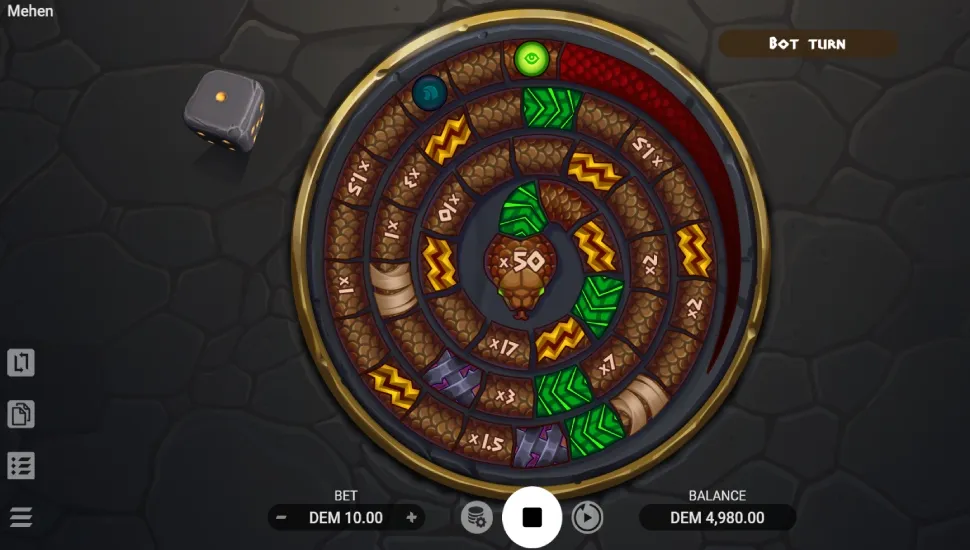Open the hamburger menu icon
This screenshot has height=550, width=970.
pyautogui.click(x=21, y=517)
